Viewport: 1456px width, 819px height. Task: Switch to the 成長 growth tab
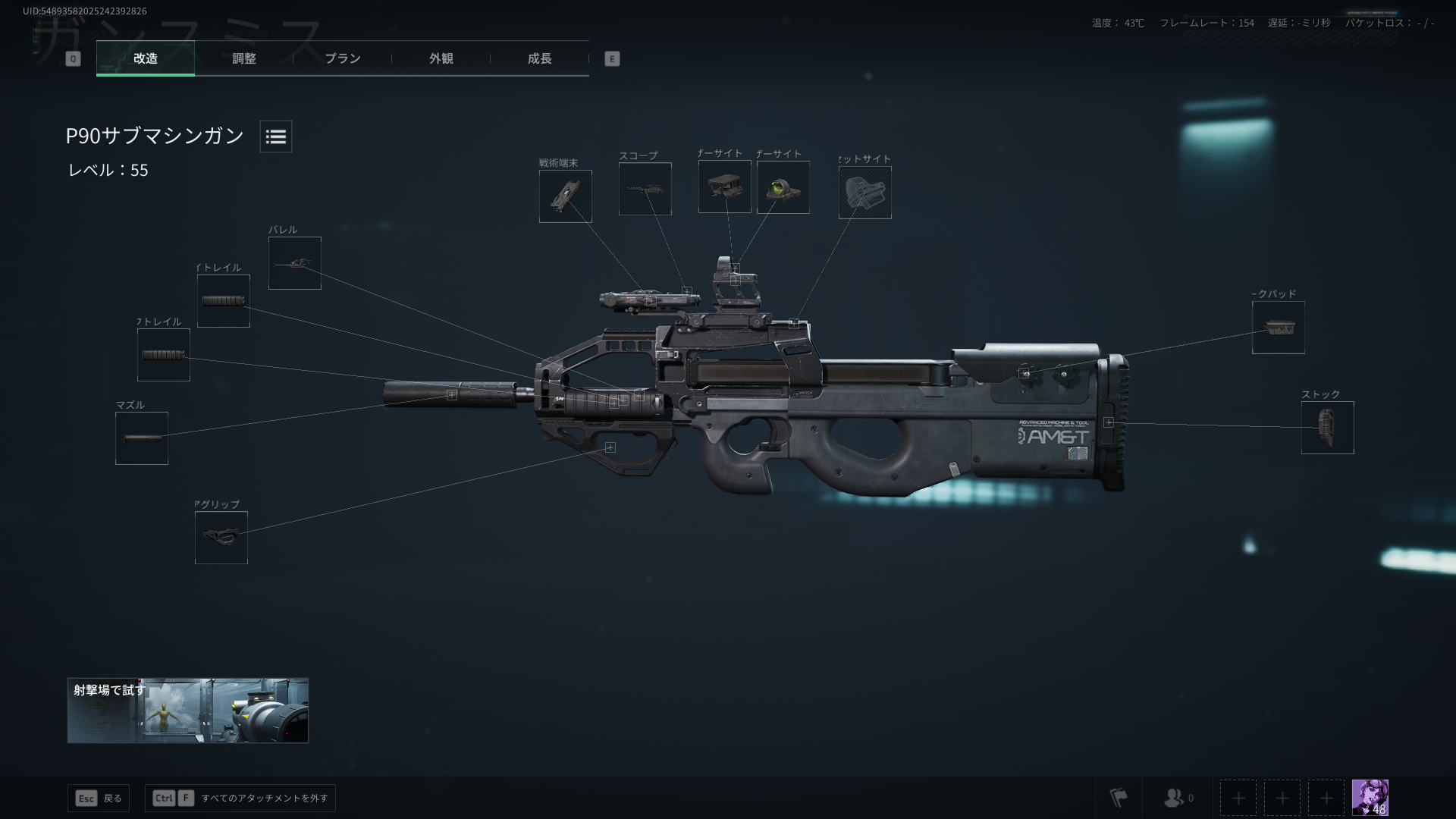pos(539,58)
